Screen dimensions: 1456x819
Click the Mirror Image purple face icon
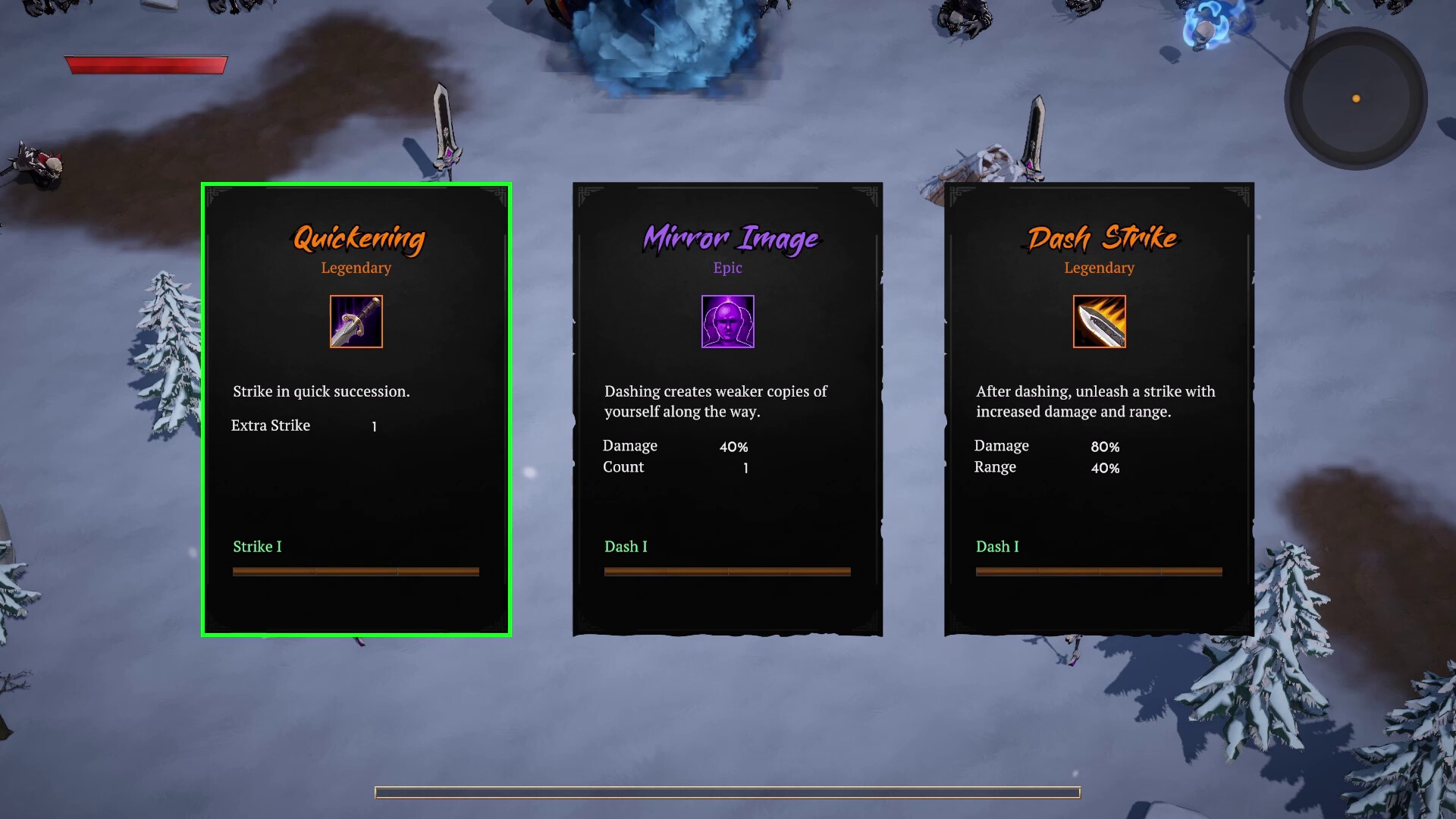(x=727, y=322)
